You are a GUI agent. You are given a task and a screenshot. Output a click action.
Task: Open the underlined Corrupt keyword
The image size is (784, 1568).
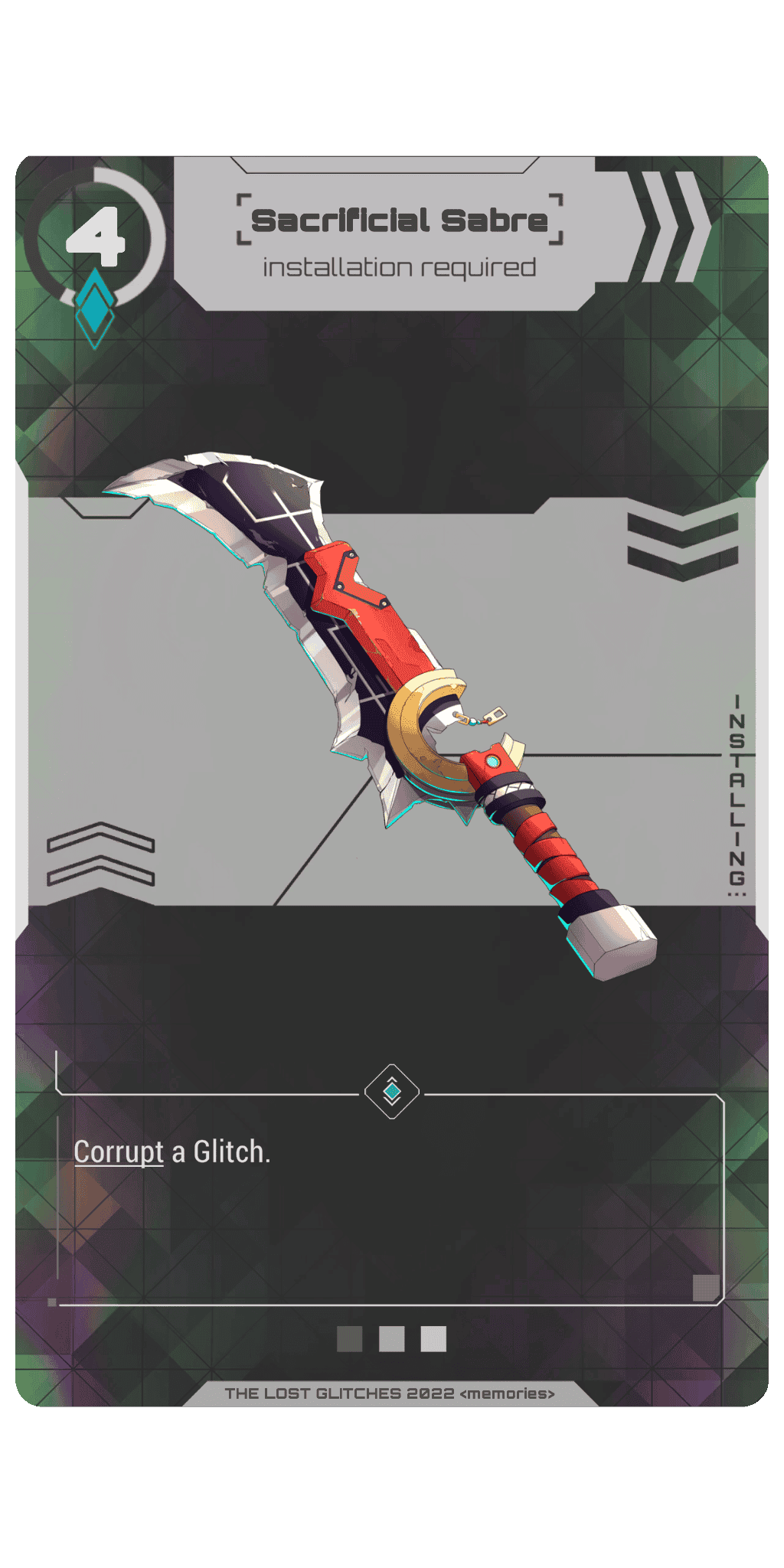click(119, 1151)
